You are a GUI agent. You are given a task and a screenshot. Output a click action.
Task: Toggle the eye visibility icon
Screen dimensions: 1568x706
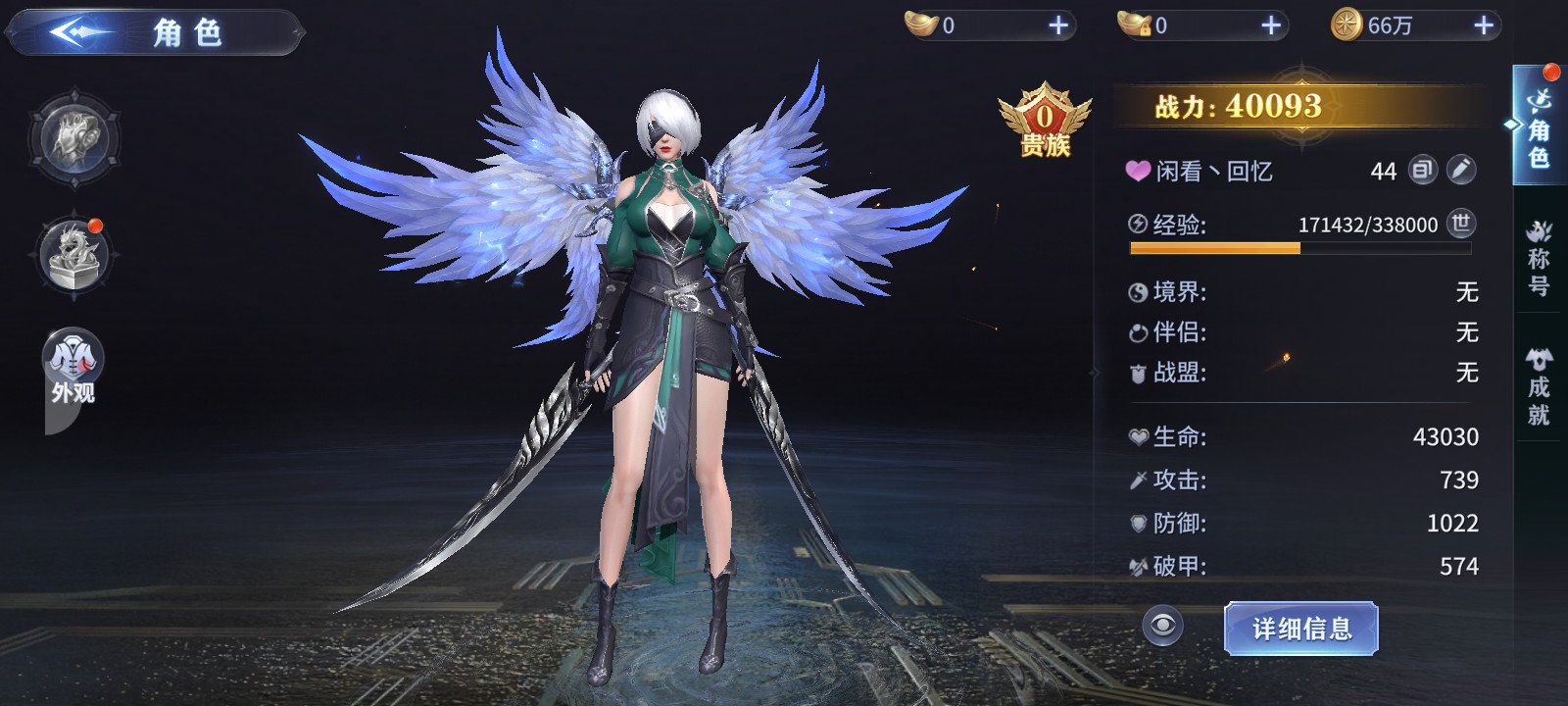[1163, 627]
